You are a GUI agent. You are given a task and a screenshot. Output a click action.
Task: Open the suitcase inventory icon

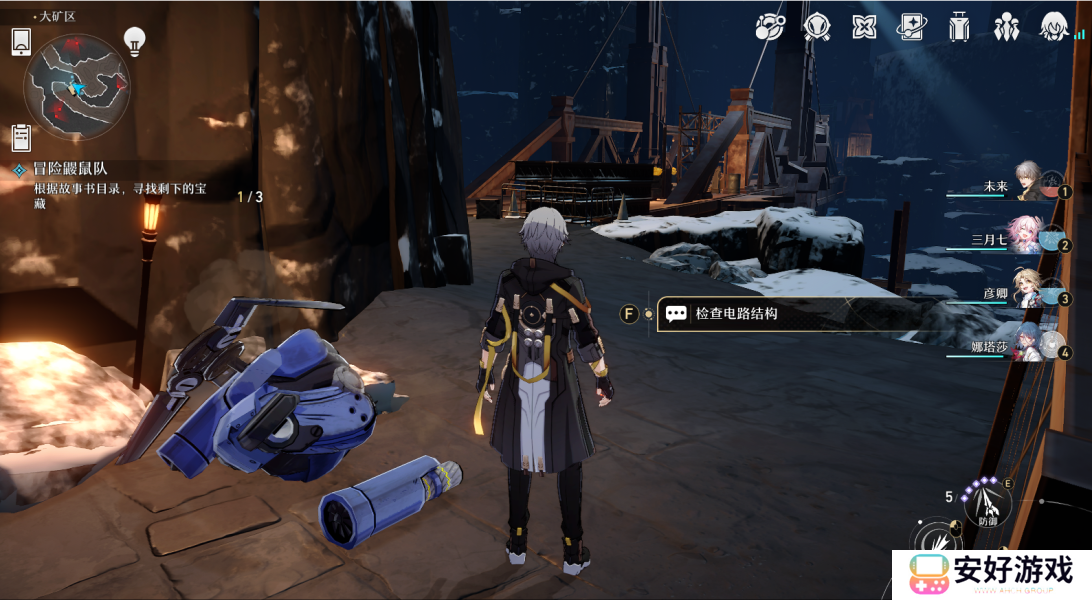pos(959,27)
